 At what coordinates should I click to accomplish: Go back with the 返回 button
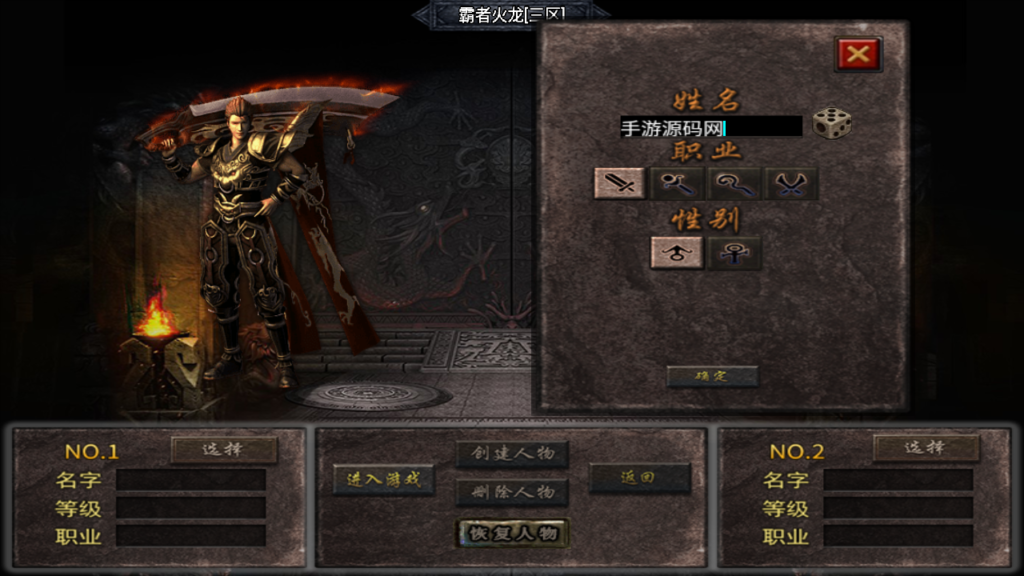click(639, 478)
